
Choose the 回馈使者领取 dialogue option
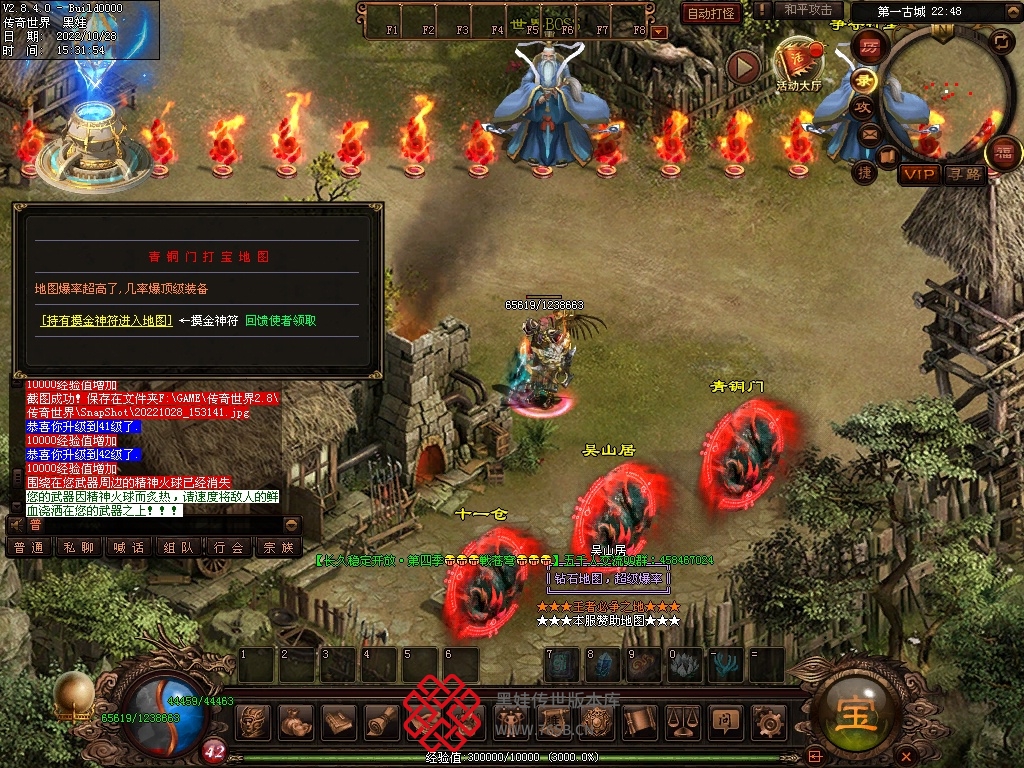281,321
